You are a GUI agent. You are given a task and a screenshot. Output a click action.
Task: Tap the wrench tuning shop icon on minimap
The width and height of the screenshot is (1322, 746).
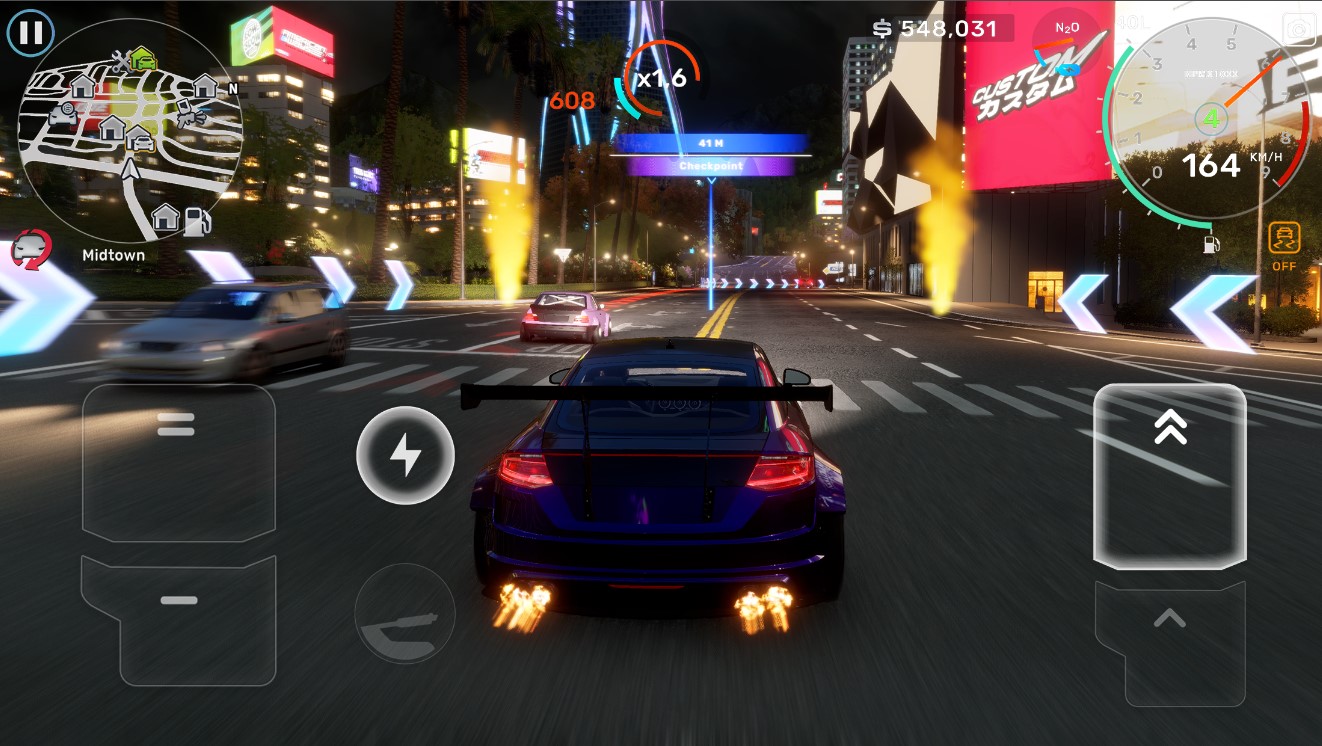[x=120, y=63]
